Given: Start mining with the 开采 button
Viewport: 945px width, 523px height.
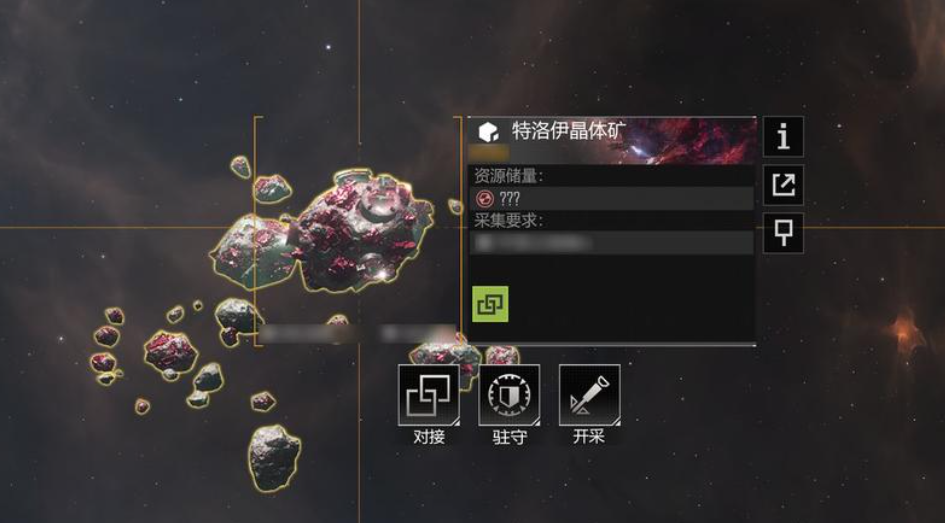Looking at the screenshot, I should [589, 396].
